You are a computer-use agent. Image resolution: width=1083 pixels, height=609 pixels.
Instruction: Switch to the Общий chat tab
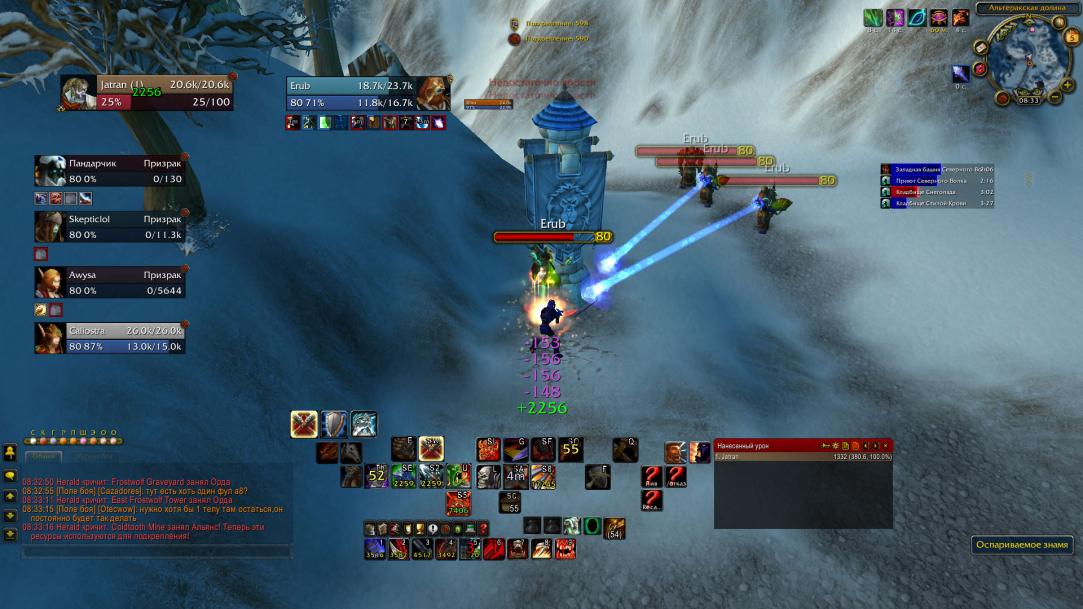[x=43, y=456]
